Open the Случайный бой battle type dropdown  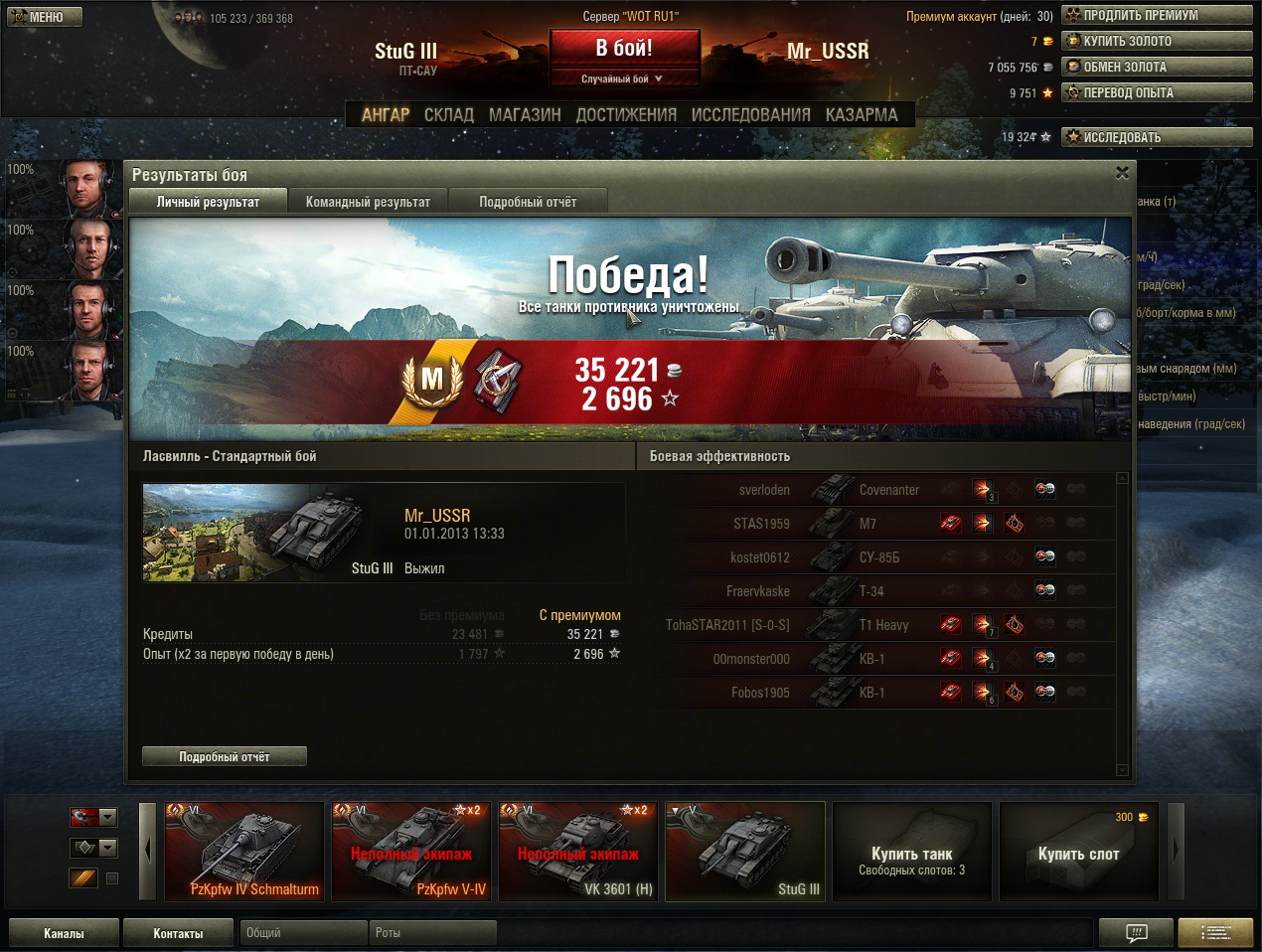(622, 79)
